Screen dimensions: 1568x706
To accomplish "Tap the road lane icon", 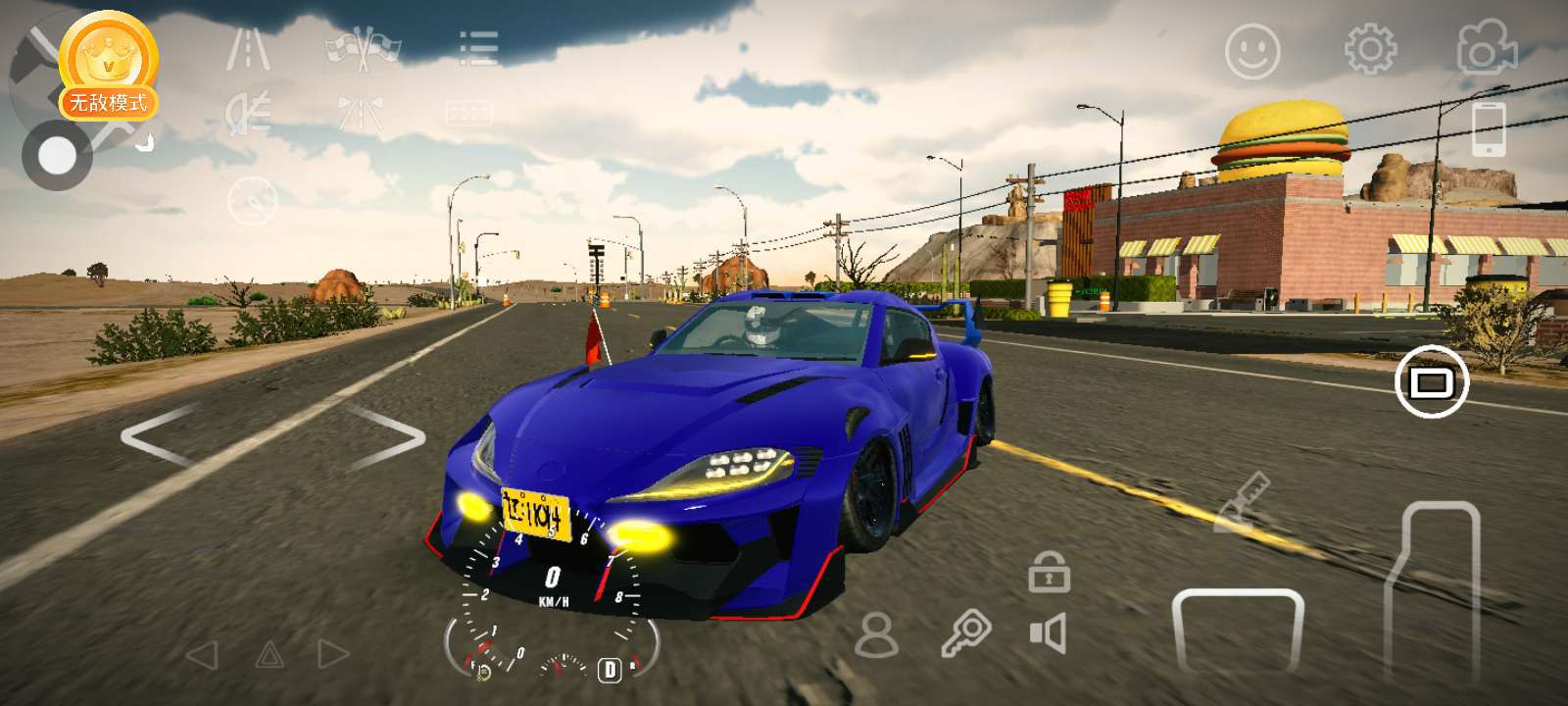I will [x=248, y=49].
